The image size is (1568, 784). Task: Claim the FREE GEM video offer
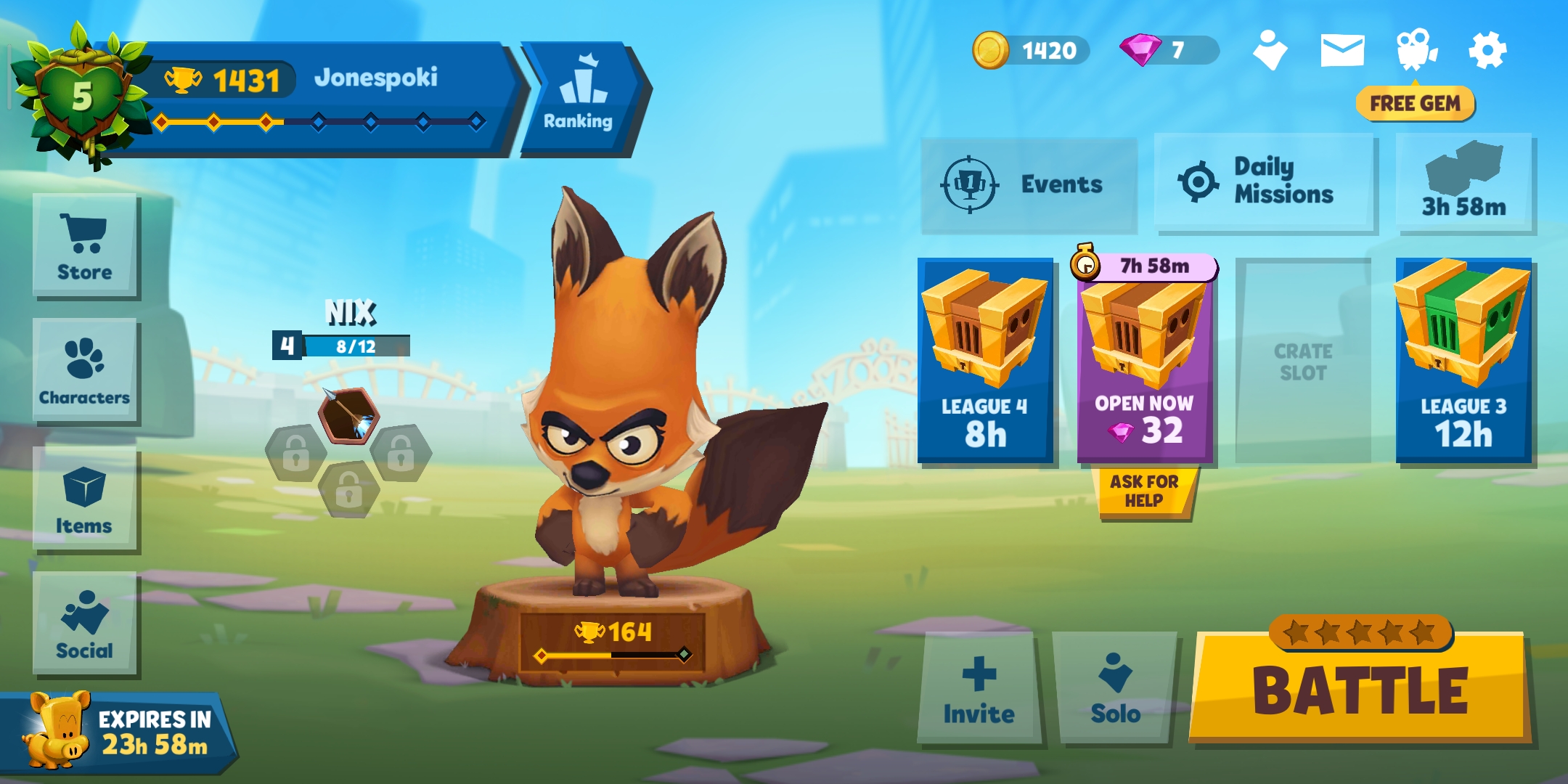point(1415,104)
